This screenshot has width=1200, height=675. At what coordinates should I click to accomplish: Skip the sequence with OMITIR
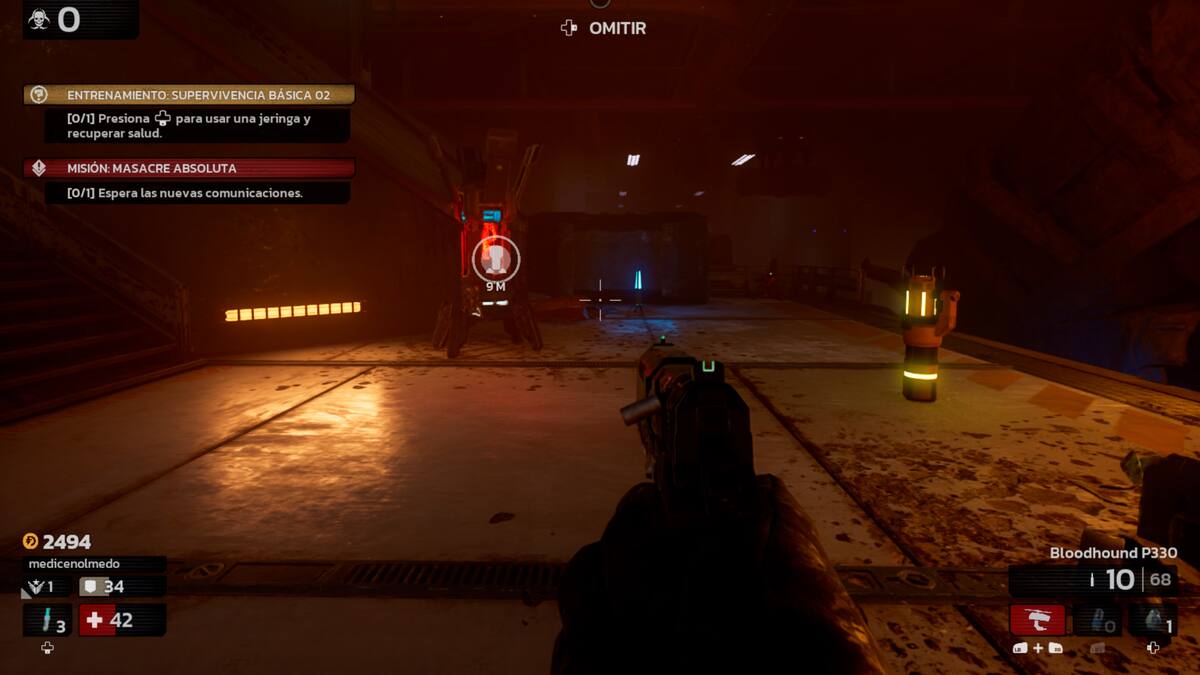click(x=604, y=28)
